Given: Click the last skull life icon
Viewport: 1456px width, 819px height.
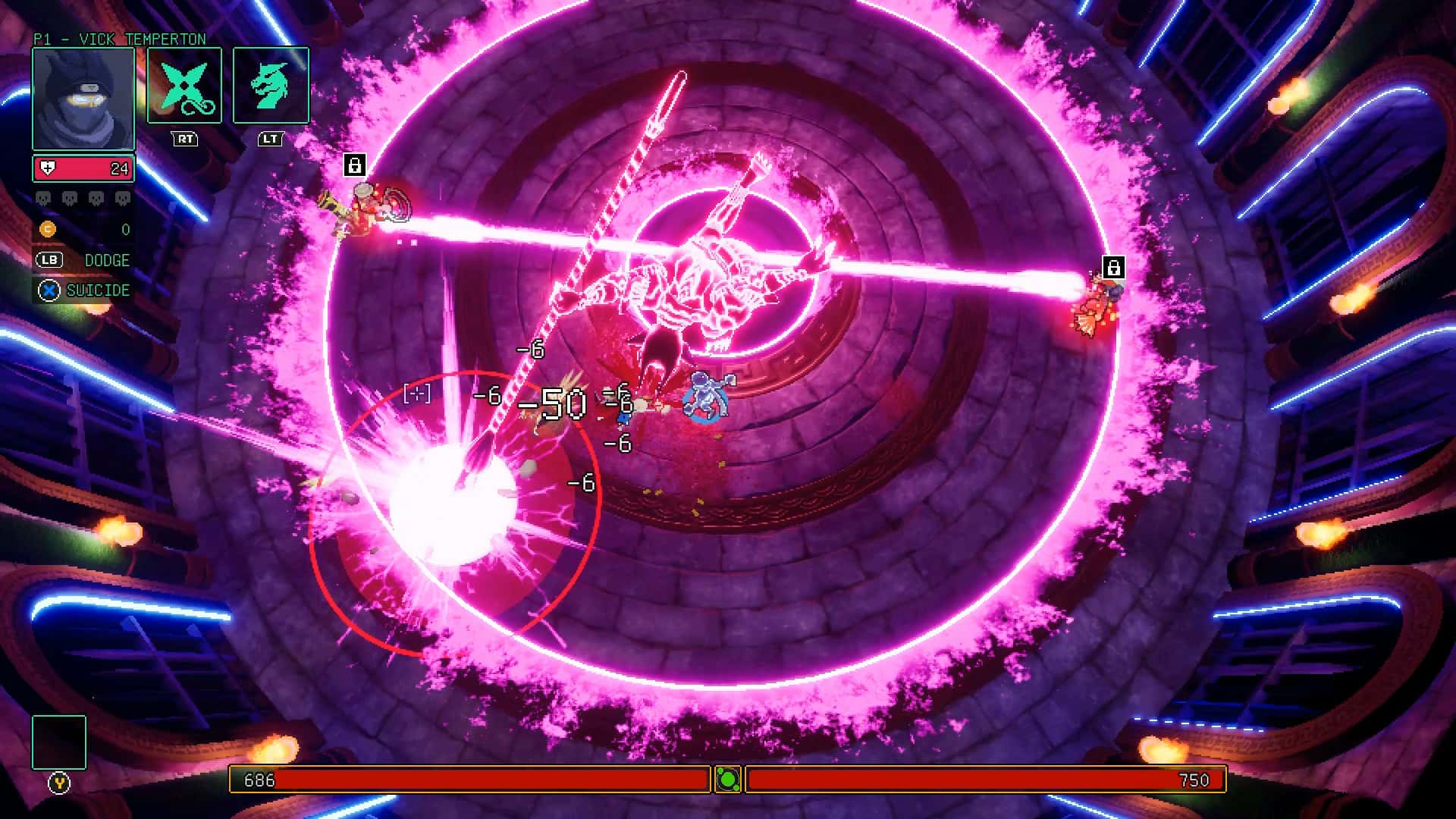Looking at the screenshot, I should 121,198.
